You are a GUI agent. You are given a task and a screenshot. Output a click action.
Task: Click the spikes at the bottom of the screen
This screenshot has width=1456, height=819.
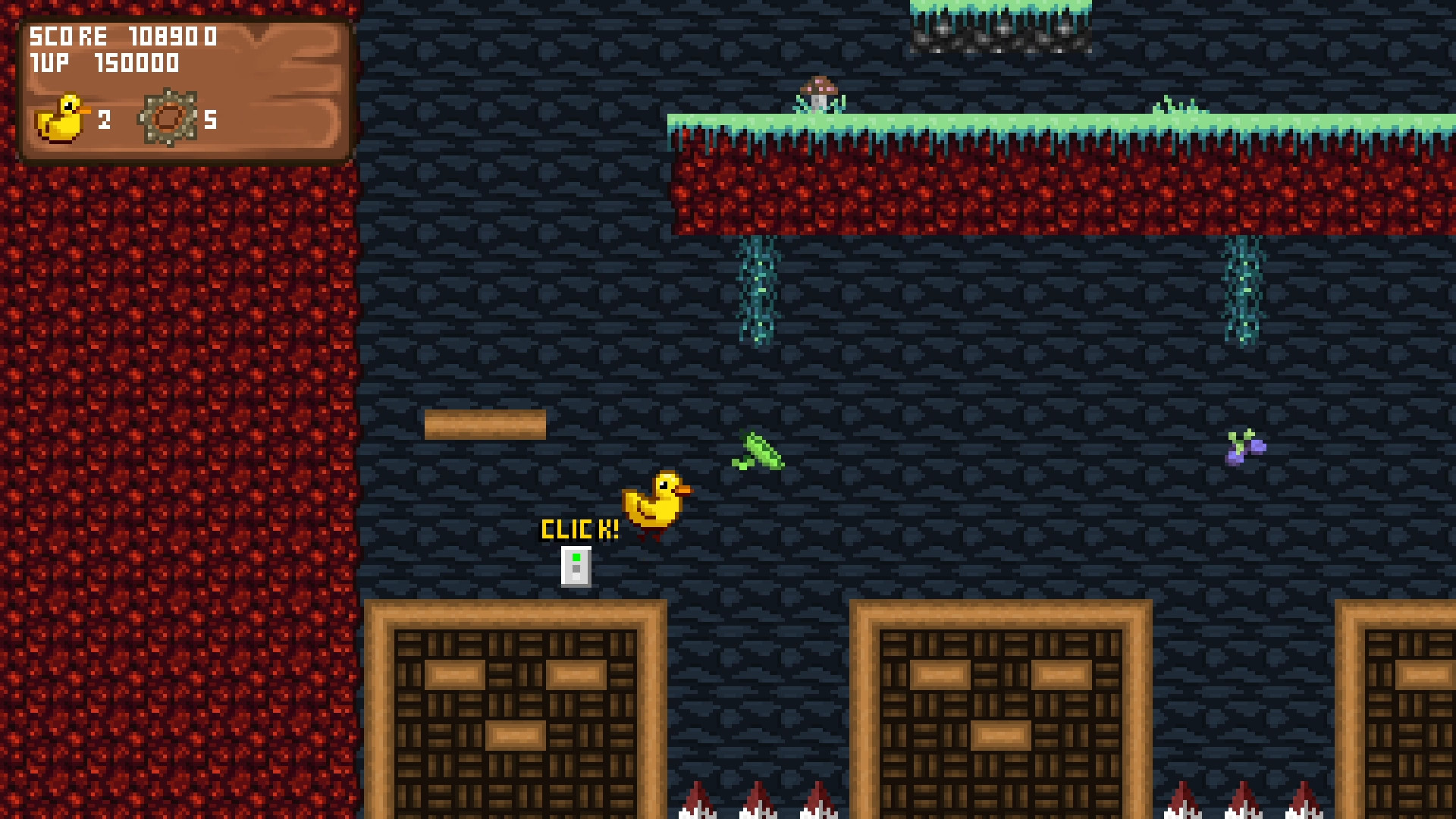pyautogui.click(x=758, y=804)
